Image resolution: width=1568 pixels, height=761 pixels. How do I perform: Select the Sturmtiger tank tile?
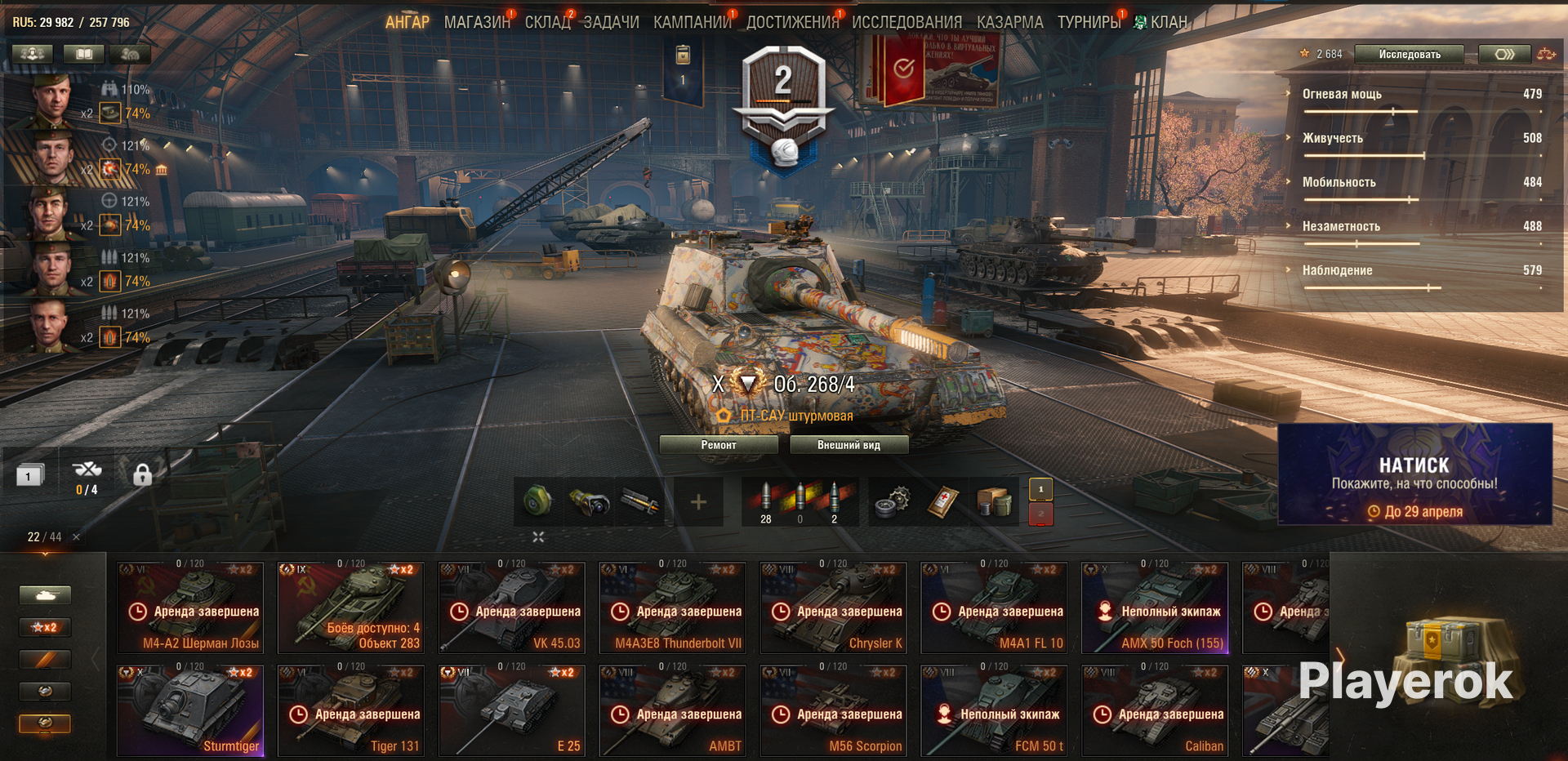point(190,710)
